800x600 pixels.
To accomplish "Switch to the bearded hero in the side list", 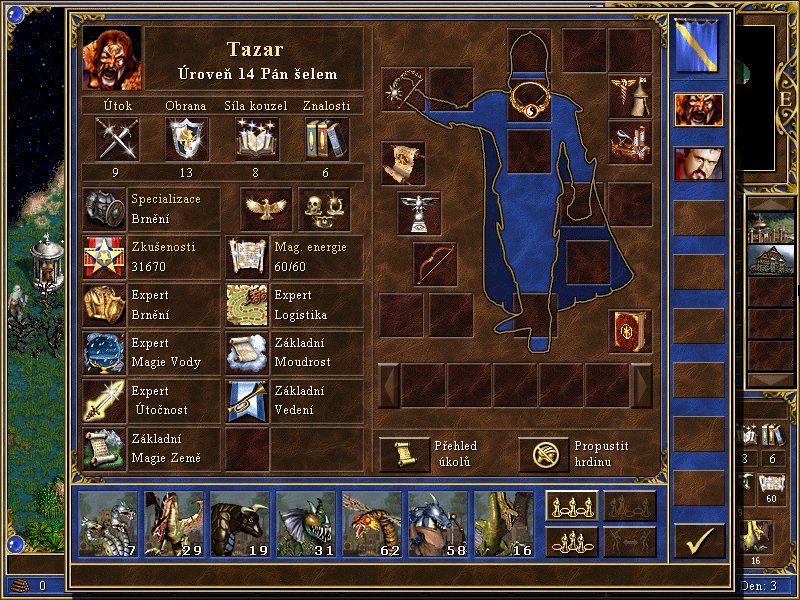I will coord(698,164).
